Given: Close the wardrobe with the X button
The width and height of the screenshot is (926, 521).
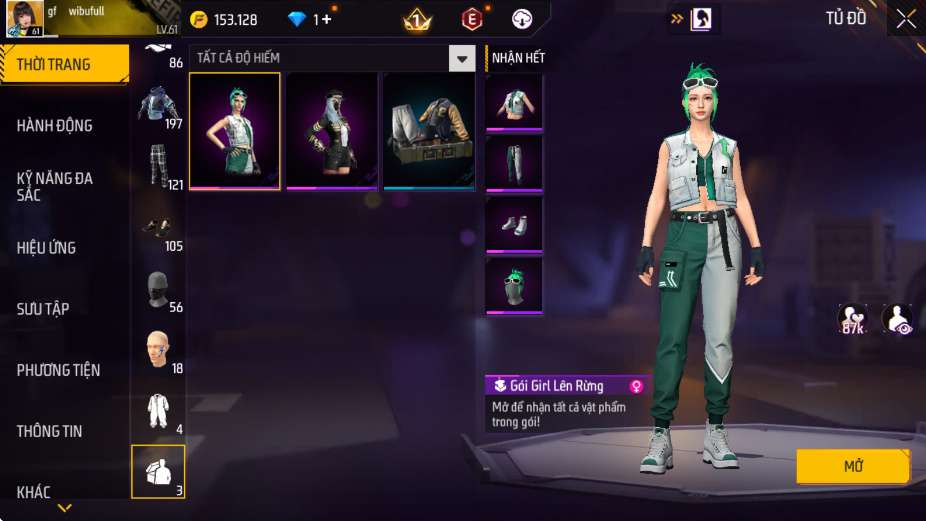Looking at the screenshot, I should coord(905,18).
